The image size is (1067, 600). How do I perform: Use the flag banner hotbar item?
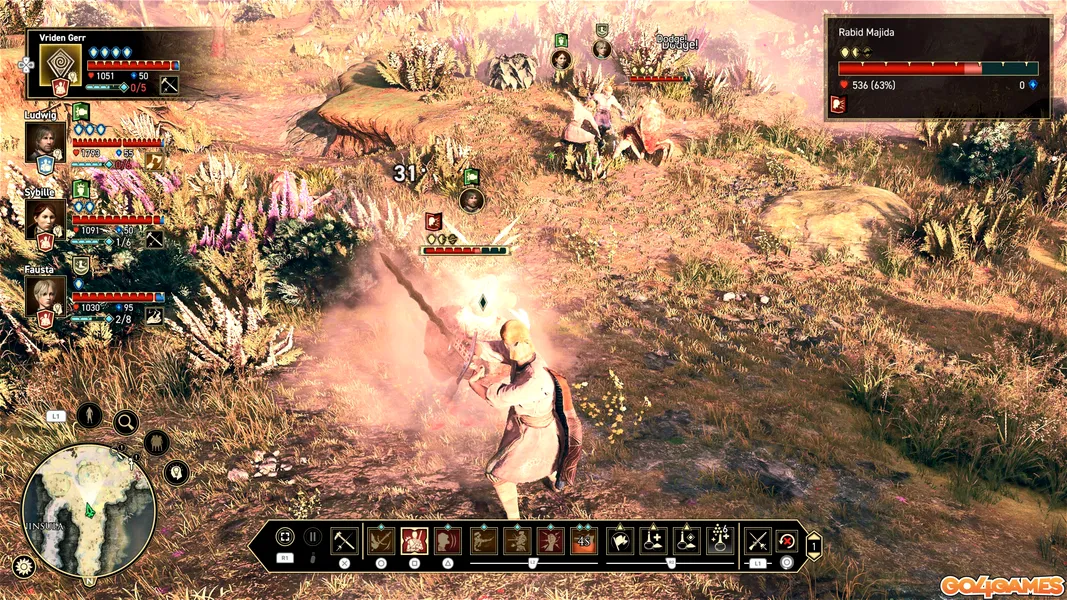(620, 541)
